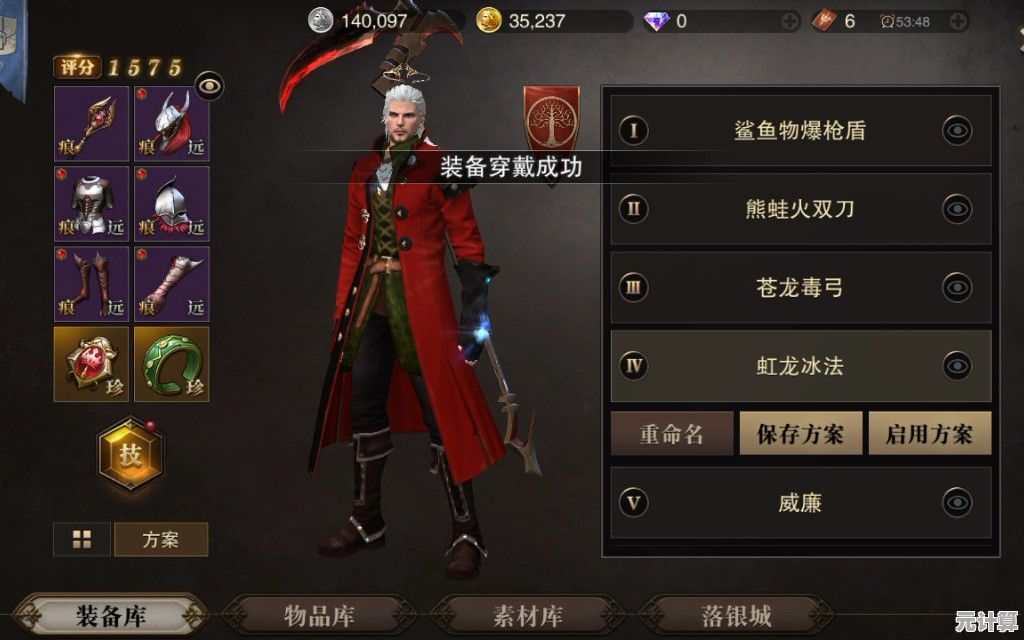
Task: Activate the loadout with 启用方案
Action: tap(929, 434)
